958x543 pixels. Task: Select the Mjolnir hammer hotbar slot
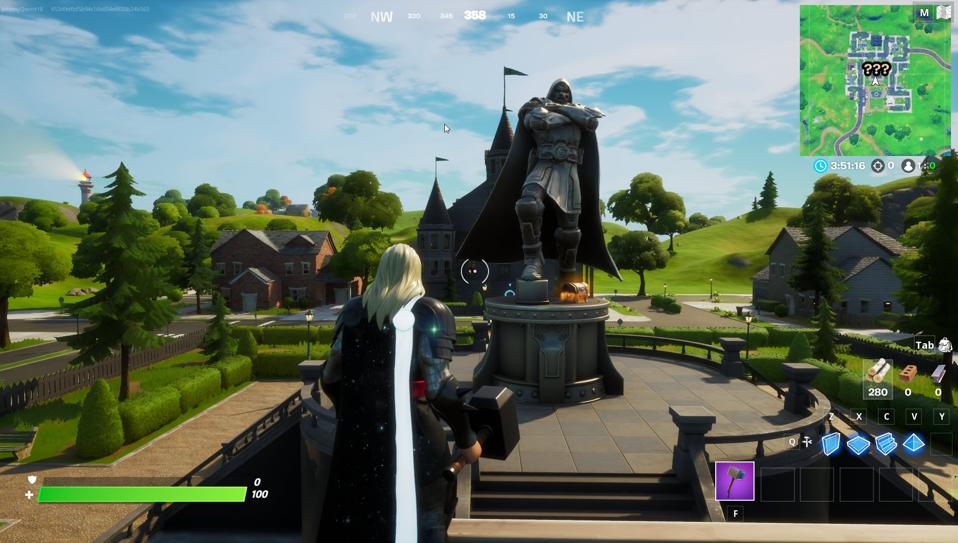(x=734, y=481)
